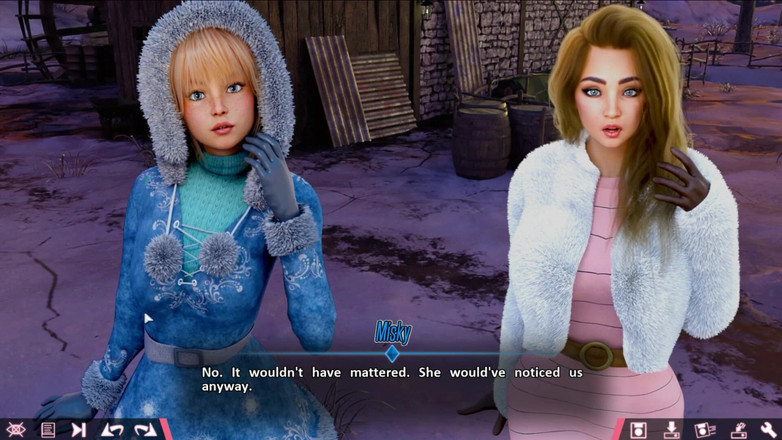This screenshot has width=782, height=440.
Task: Open the load game down-arrow icon
Action: coord(672,430)
